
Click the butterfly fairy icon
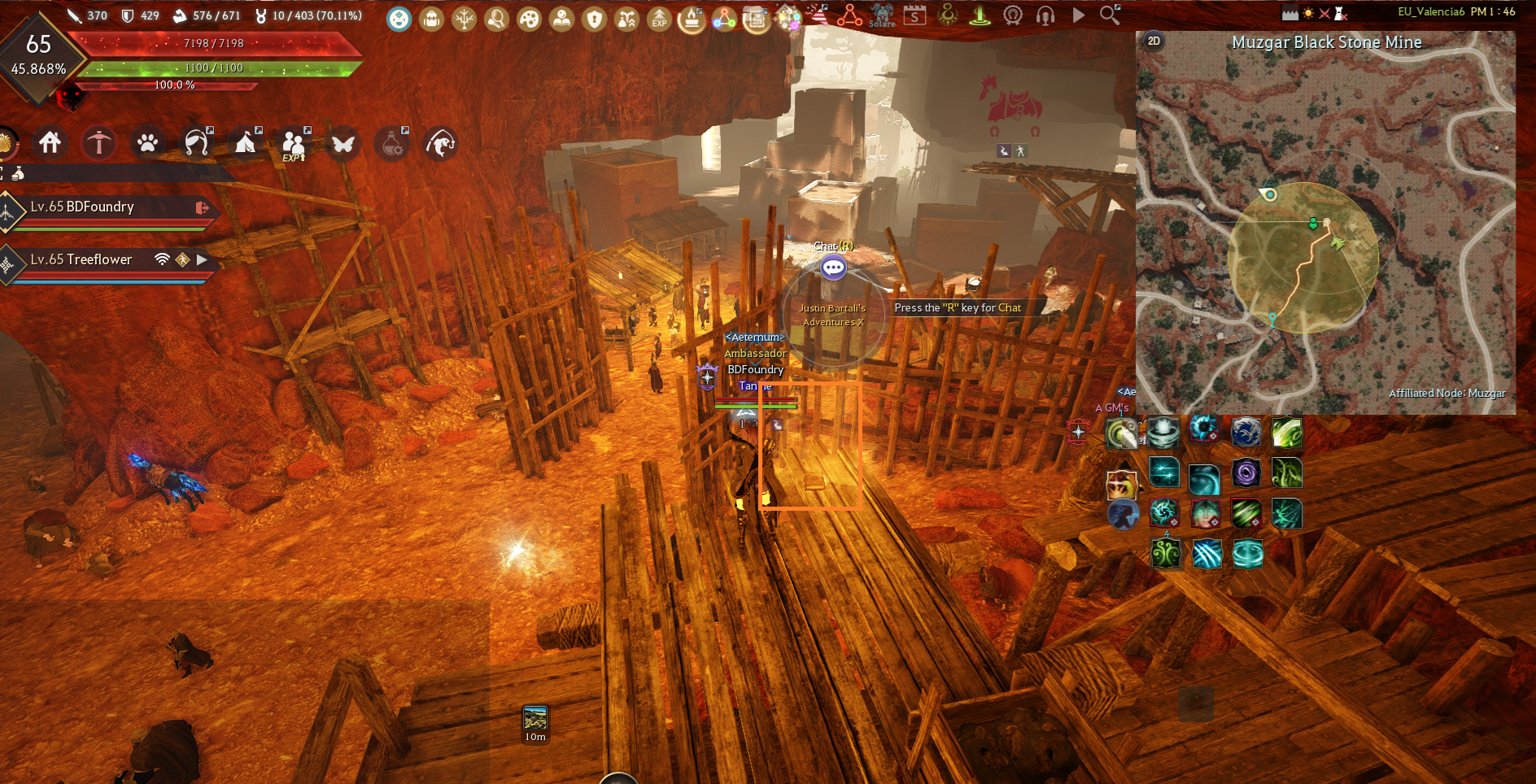click(343, 144)
